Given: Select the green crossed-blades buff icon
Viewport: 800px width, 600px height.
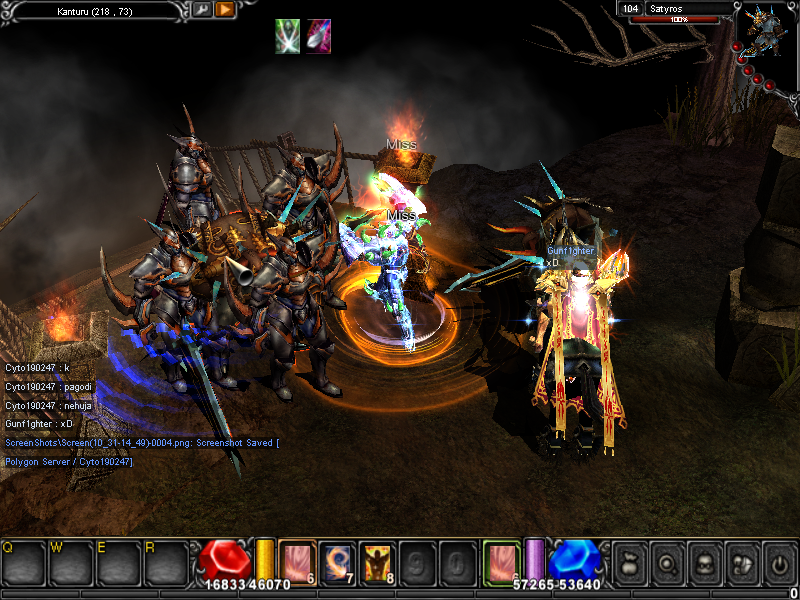Looking at the screenshot, I should point(288,35).
